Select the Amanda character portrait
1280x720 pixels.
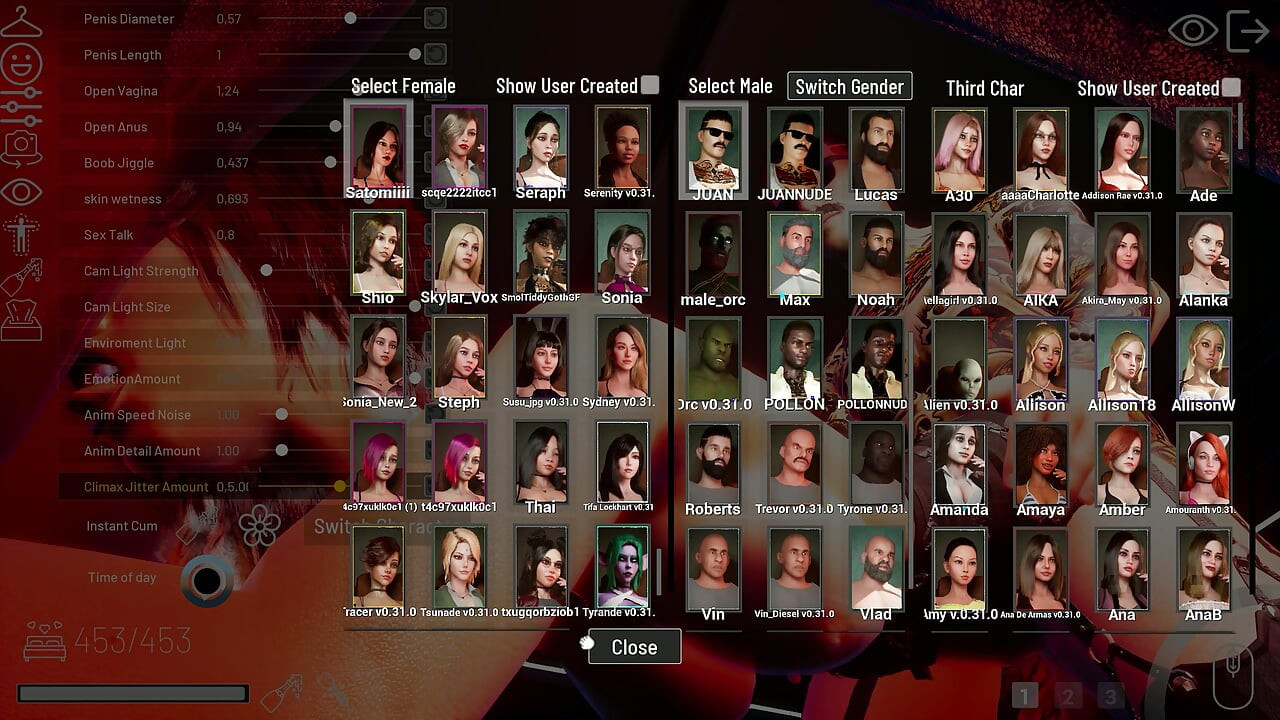coord(959,464)
